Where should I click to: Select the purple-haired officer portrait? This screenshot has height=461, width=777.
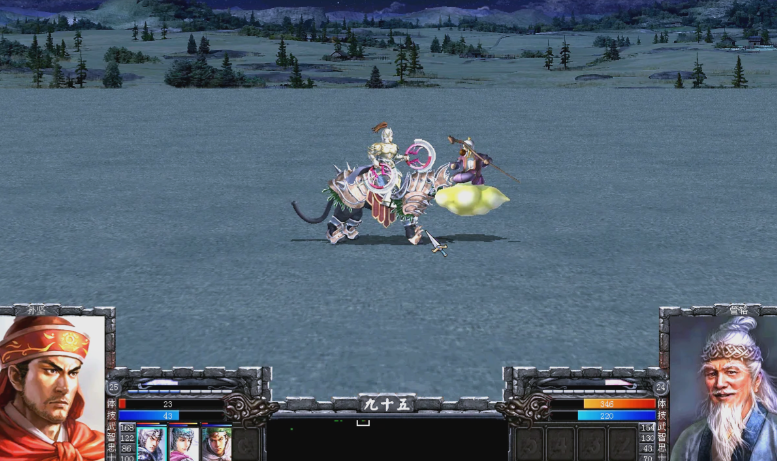point(183,442)
